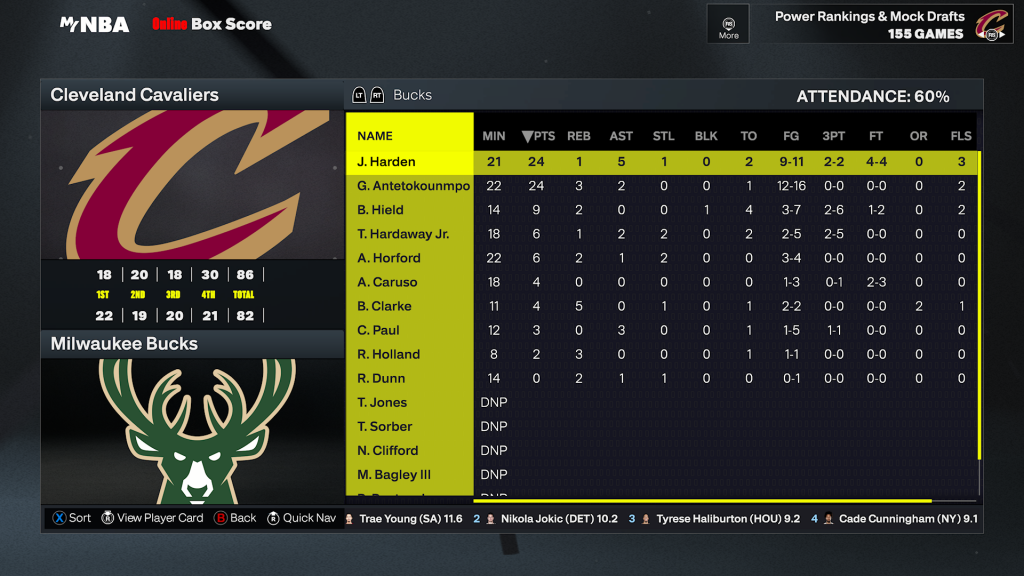The image size is (1024, 576).
Task: Select B. Hield in the box score
Action: click(x=380, y=210)
